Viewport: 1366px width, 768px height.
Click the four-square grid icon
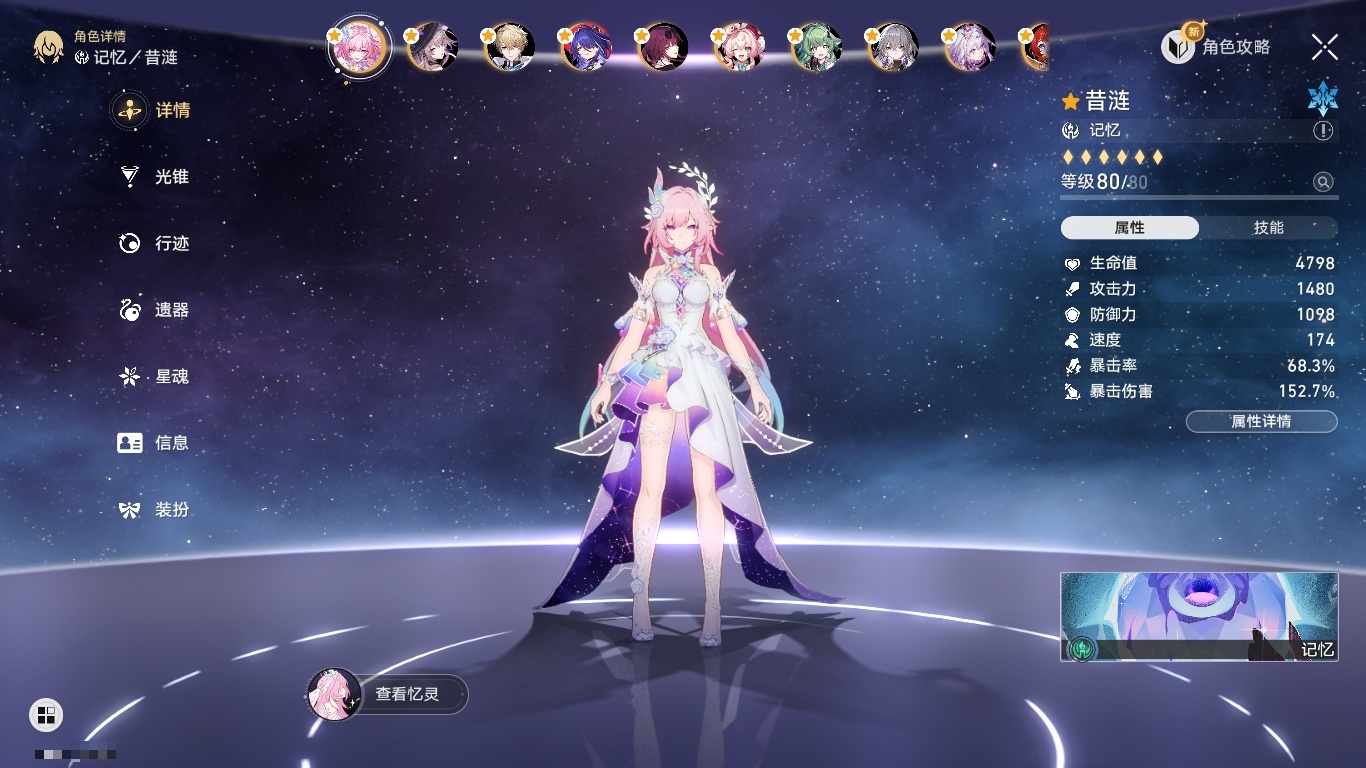point(46,714)
